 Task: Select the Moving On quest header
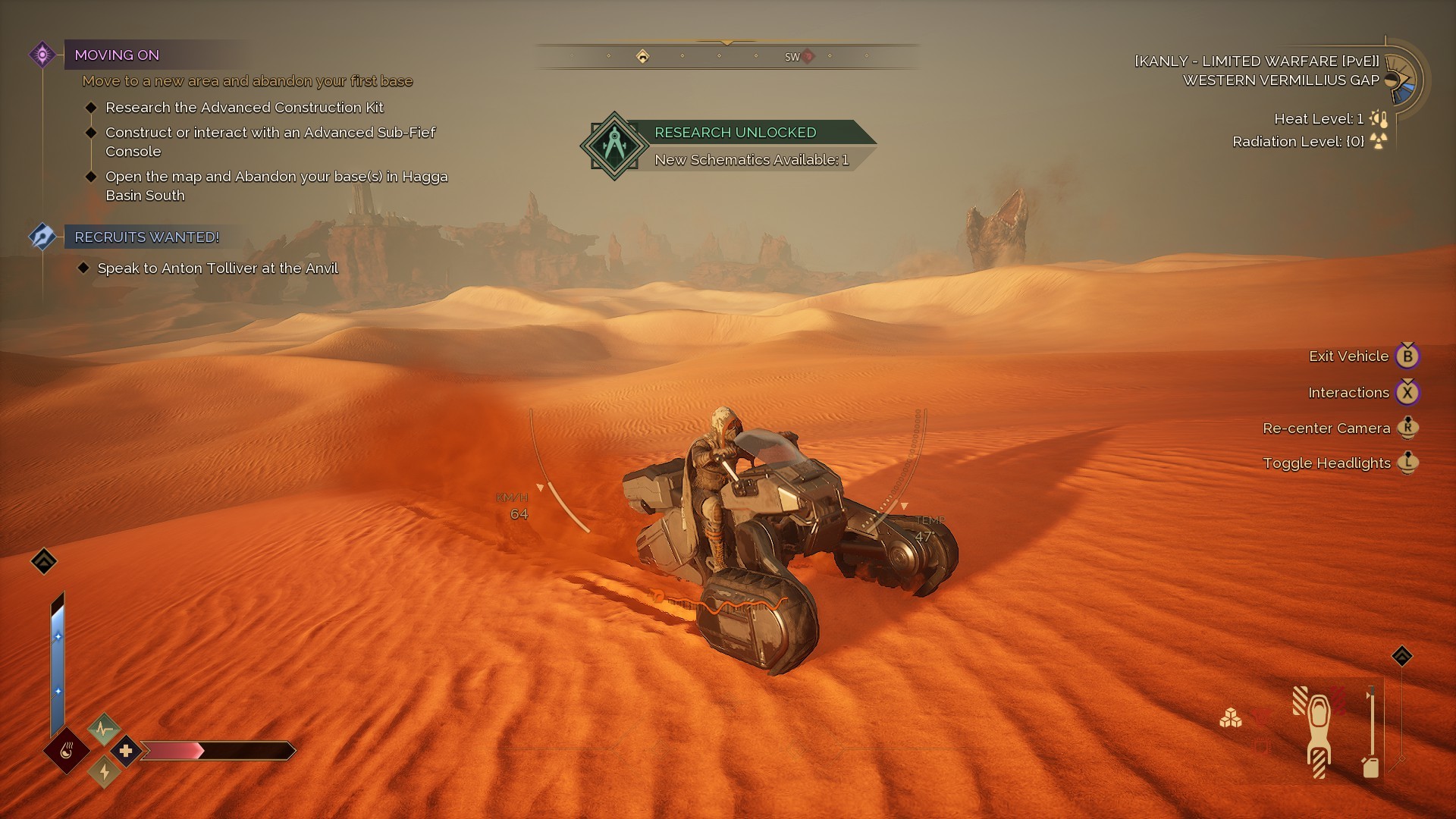point(118,55)
